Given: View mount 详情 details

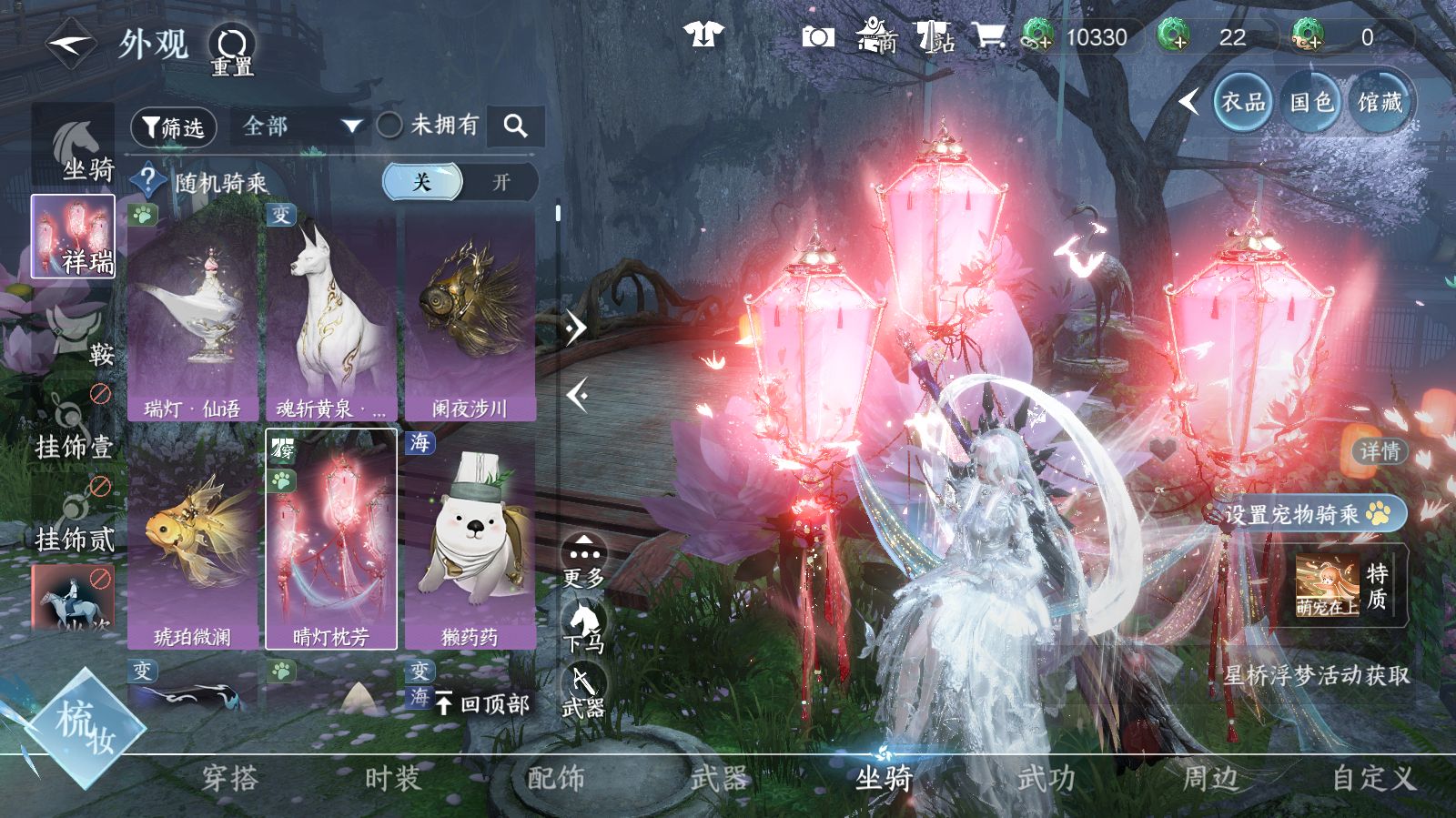Looking at the screenshot, I should coord(1380,451).
